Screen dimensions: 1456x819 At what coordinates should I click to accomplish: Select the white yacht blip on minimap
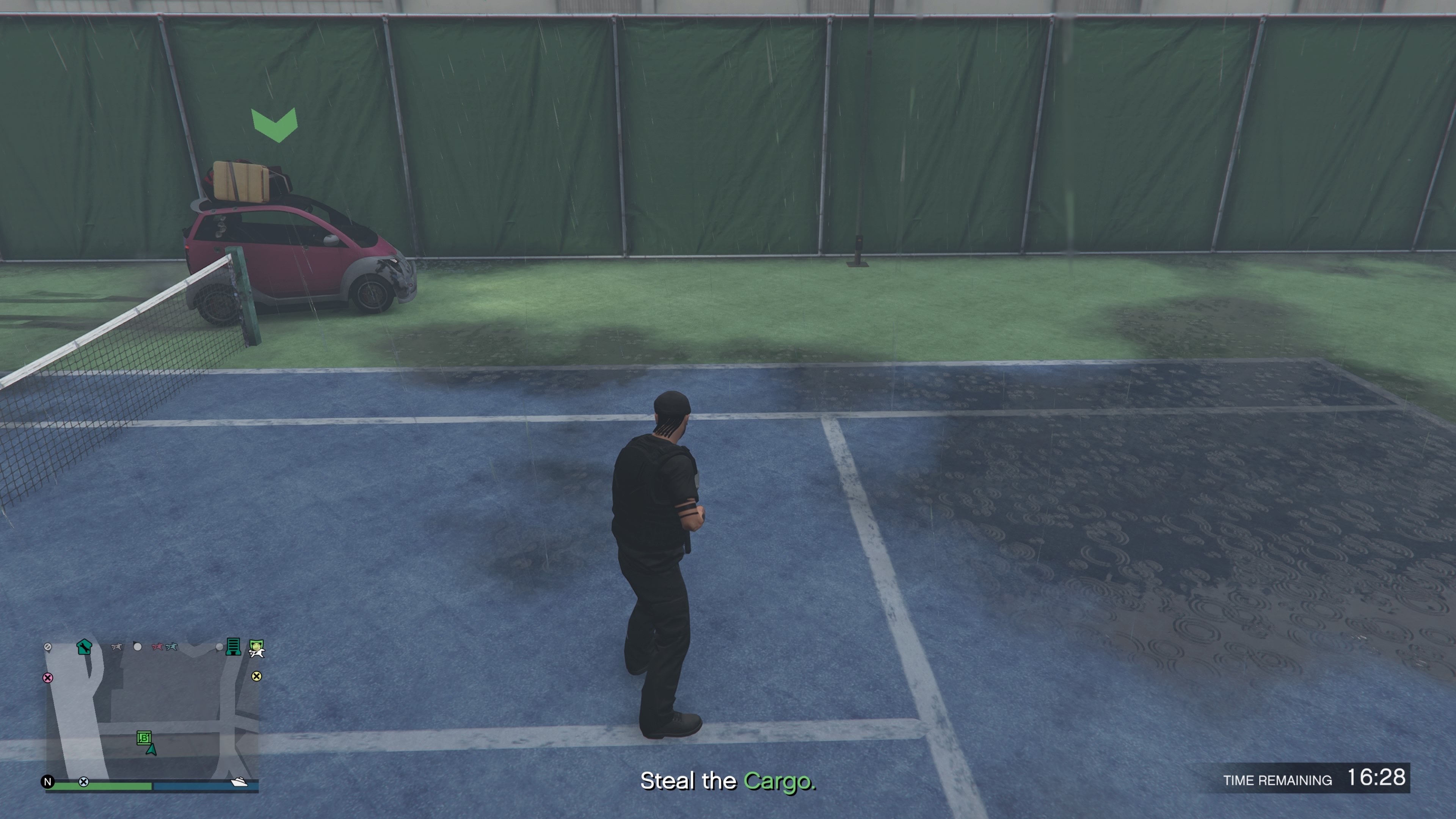(x=239, y=782)
